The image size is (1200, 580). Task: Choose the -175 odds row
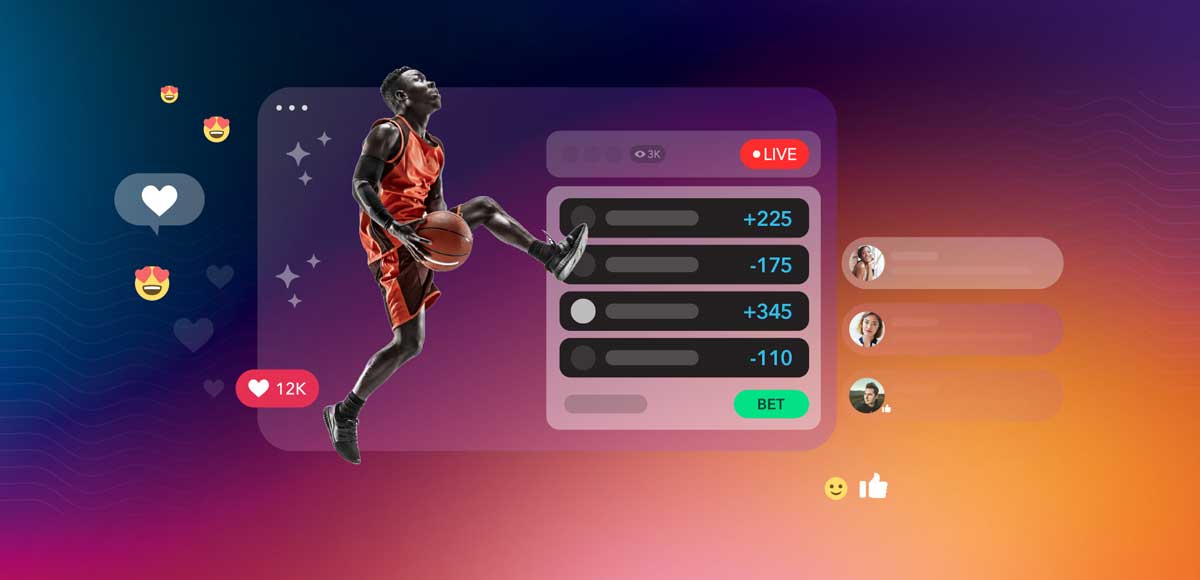(x=684, y=265)
